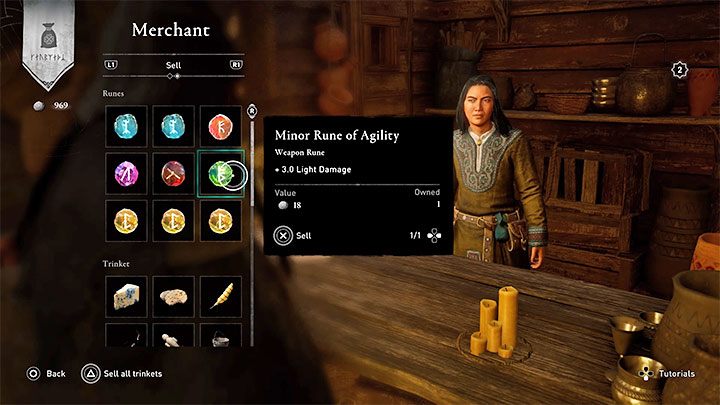Select the golden feather trinket
The width and height of the screenshot is (720, 405).
[219, 295]
